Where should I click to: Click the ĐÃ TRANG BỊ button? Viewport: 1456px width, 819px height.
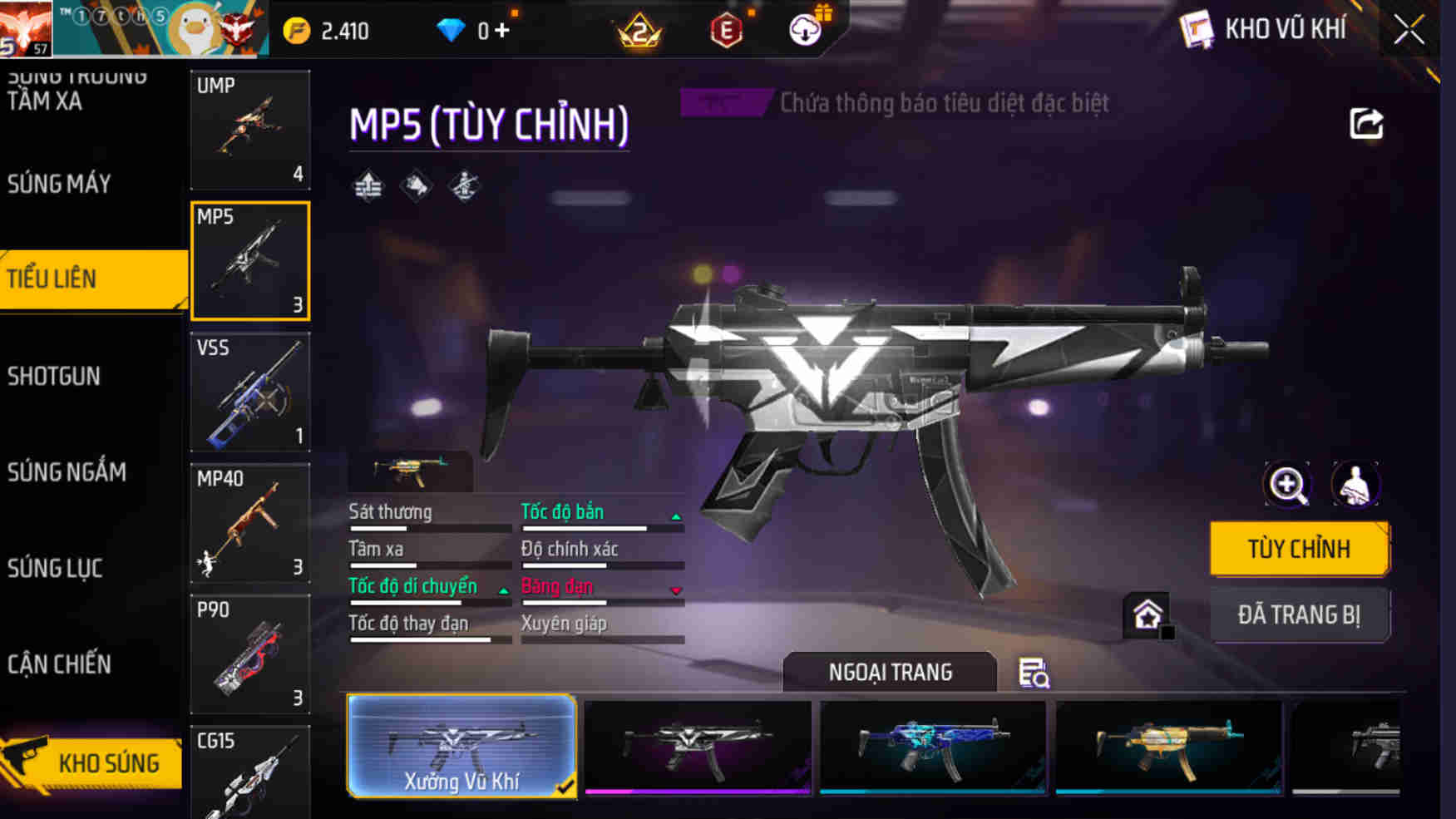1300,614
